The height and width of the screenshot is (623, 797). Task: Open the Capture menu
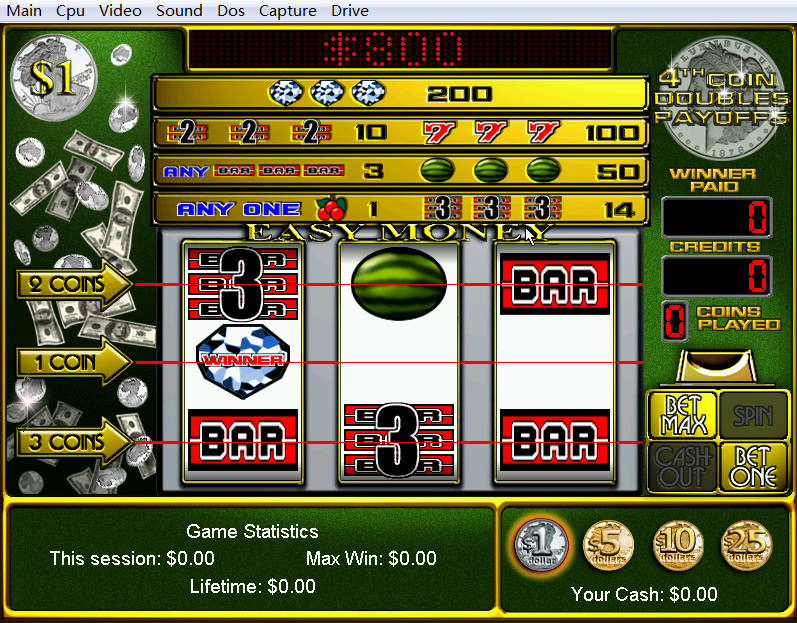click(287, 11)
